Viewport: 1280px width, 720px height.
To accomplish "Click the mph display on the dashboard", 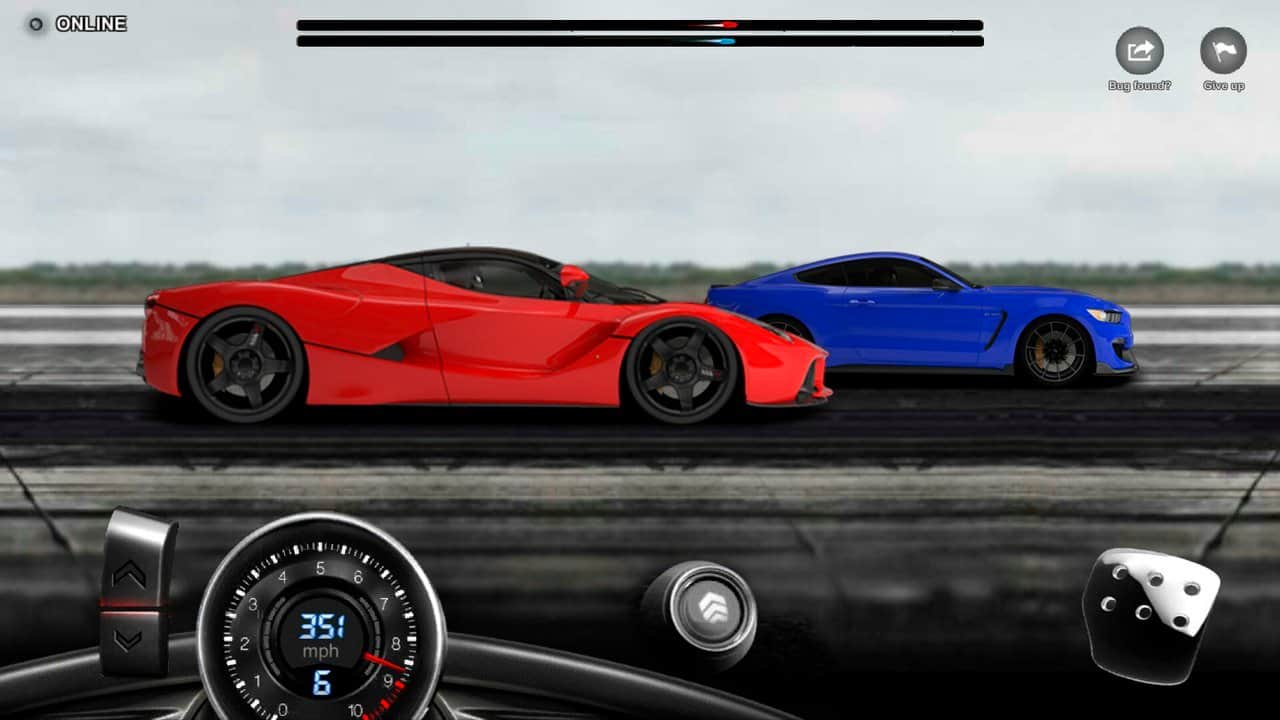I will pyautogui.click(x=322, y=650).
